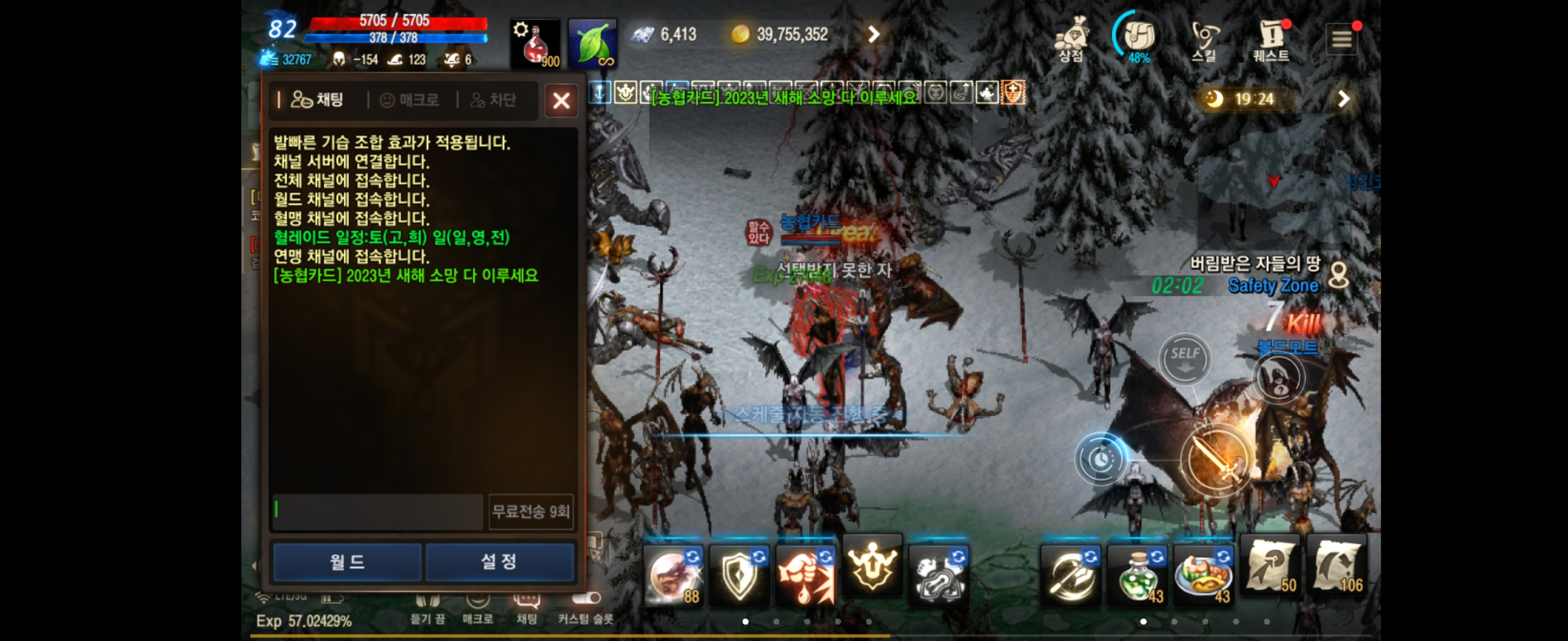Tap the 무료전송 9회 free-send button
Image resolution: width=1568 pixels, height=641 pixels.
tap(531, 512)
